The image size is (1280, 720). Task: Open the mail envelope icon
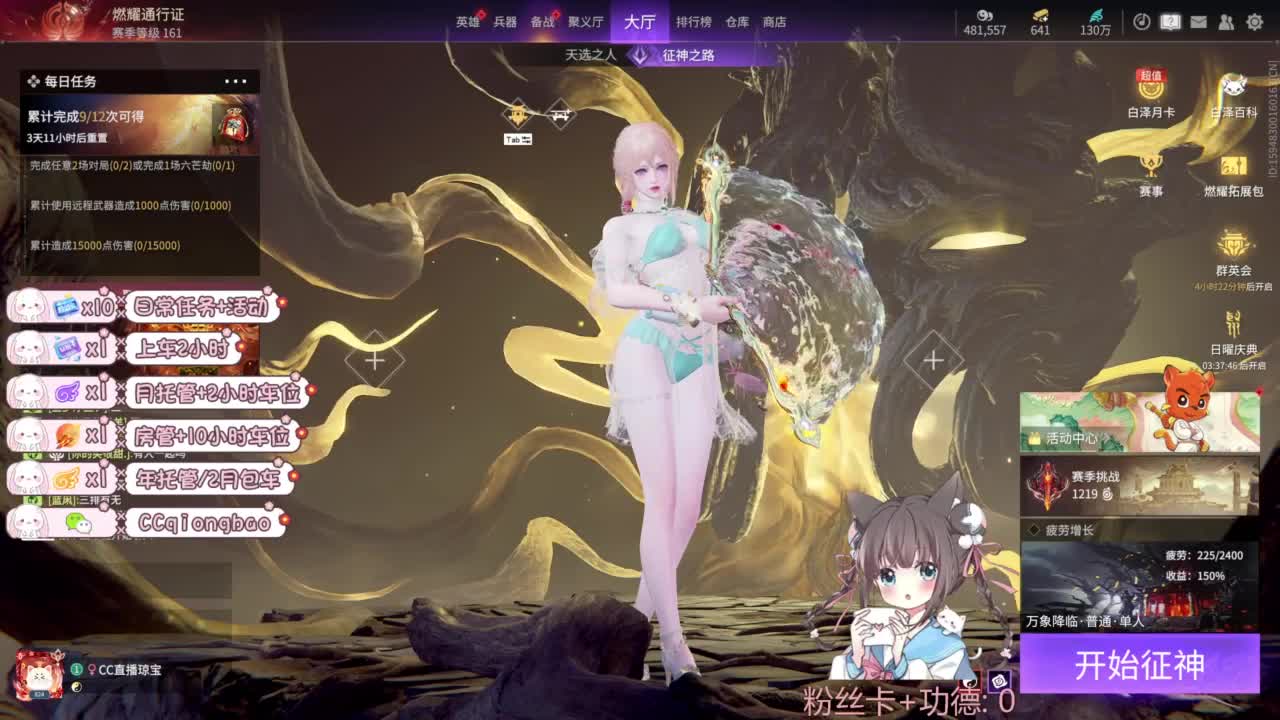pos(1199,21)
